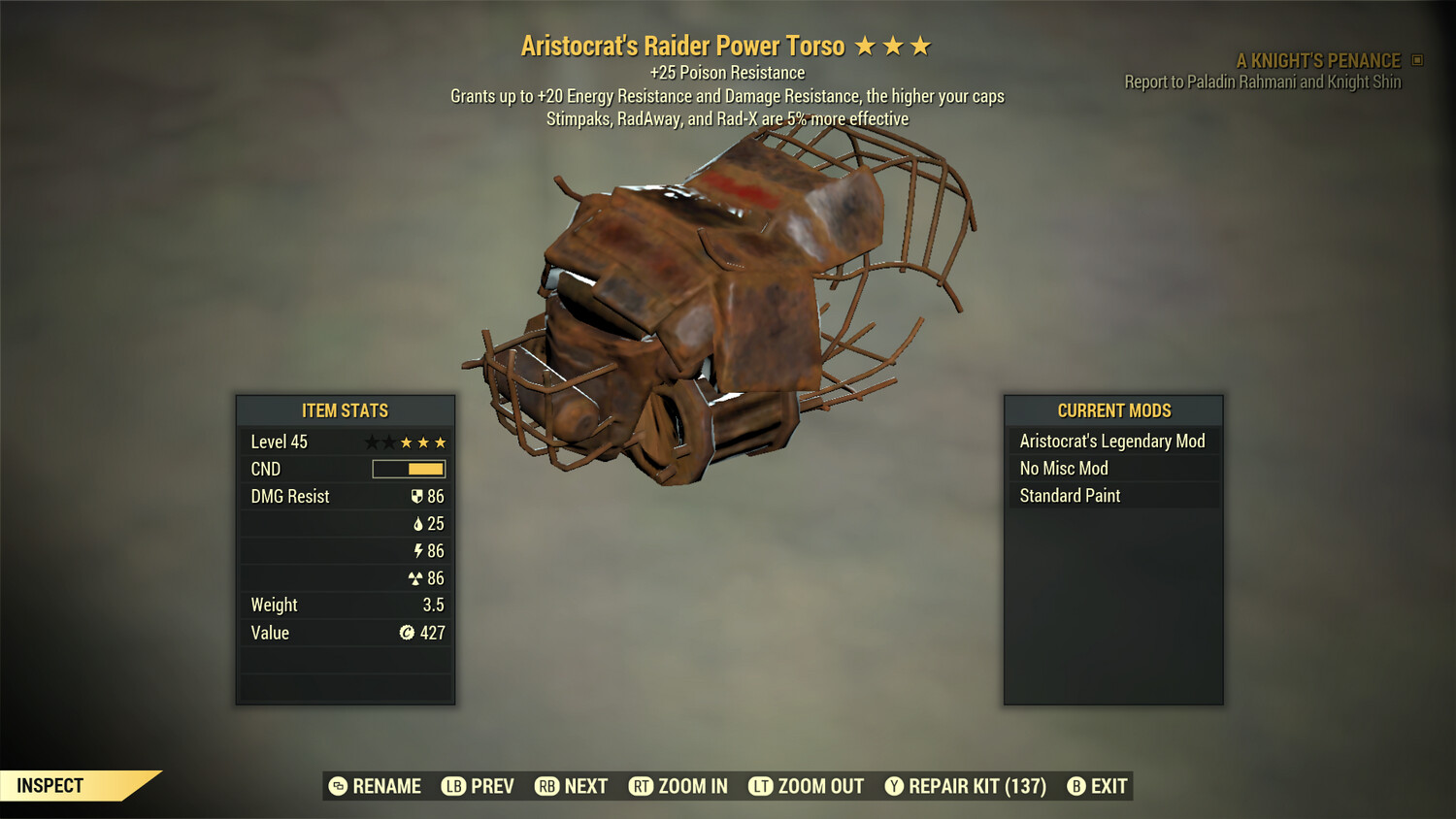Screen dimensions: 1456x819
Task: Click the first star on the item title
Action: [x=866, y=44]
